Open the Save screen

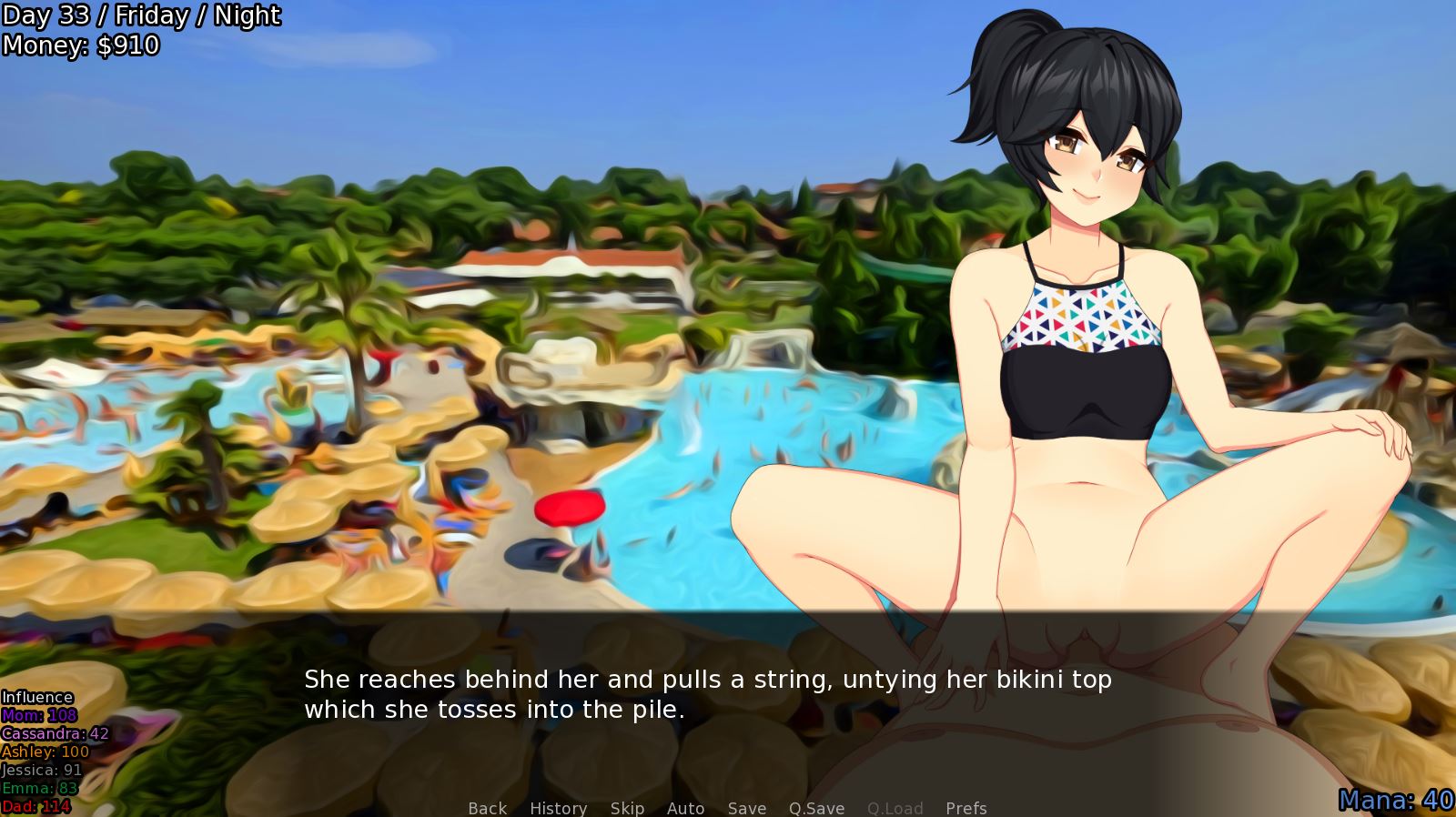pos(746,808)
